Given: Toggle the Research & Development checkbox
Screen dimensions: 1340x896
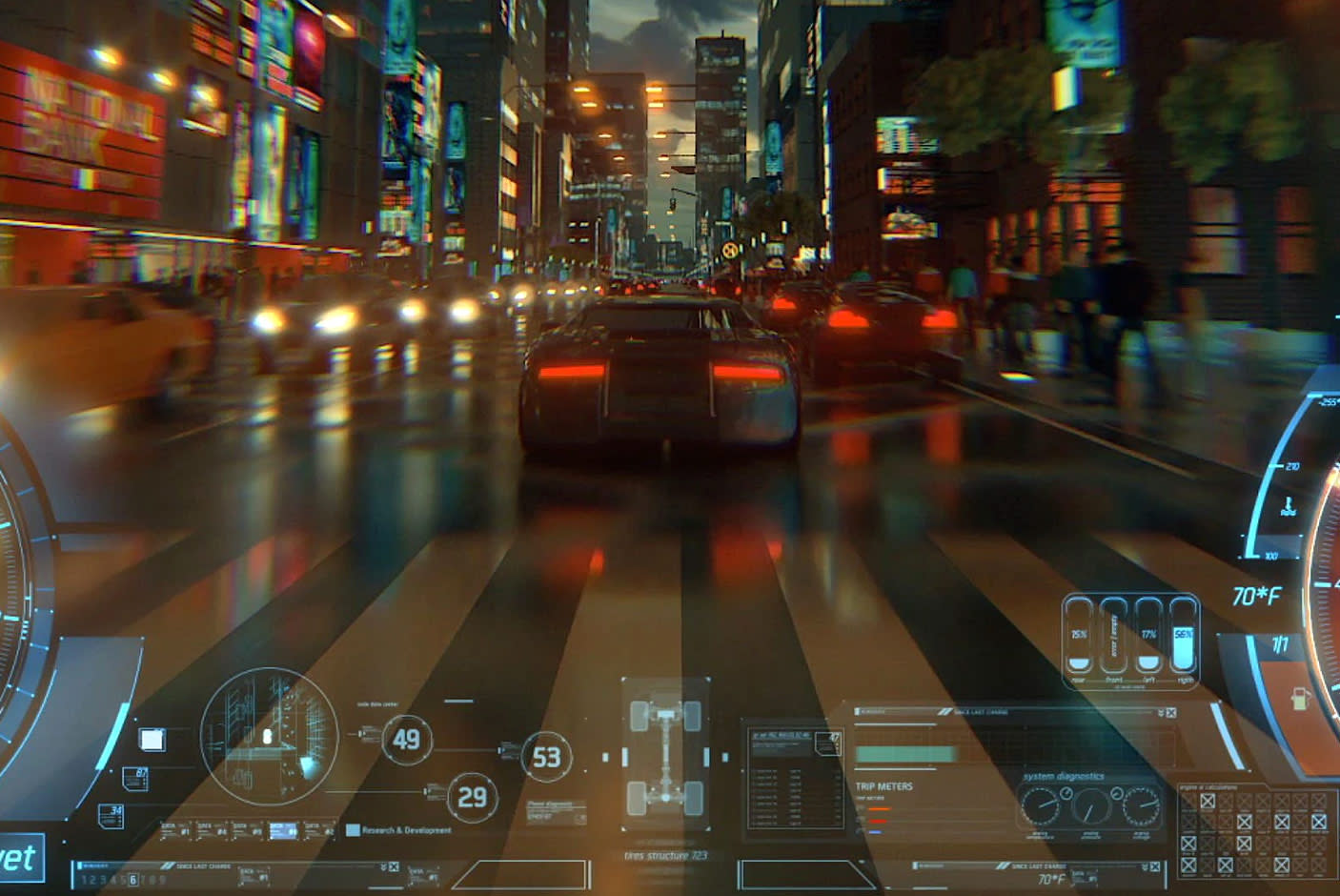Looking at the screenshot, I should [x=353, y=830].
